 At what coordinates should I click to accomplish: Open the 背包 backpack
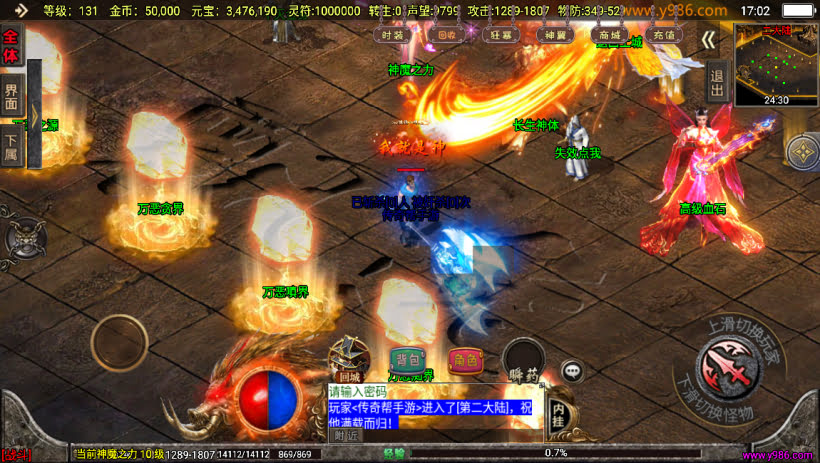[x=408, y=360]
